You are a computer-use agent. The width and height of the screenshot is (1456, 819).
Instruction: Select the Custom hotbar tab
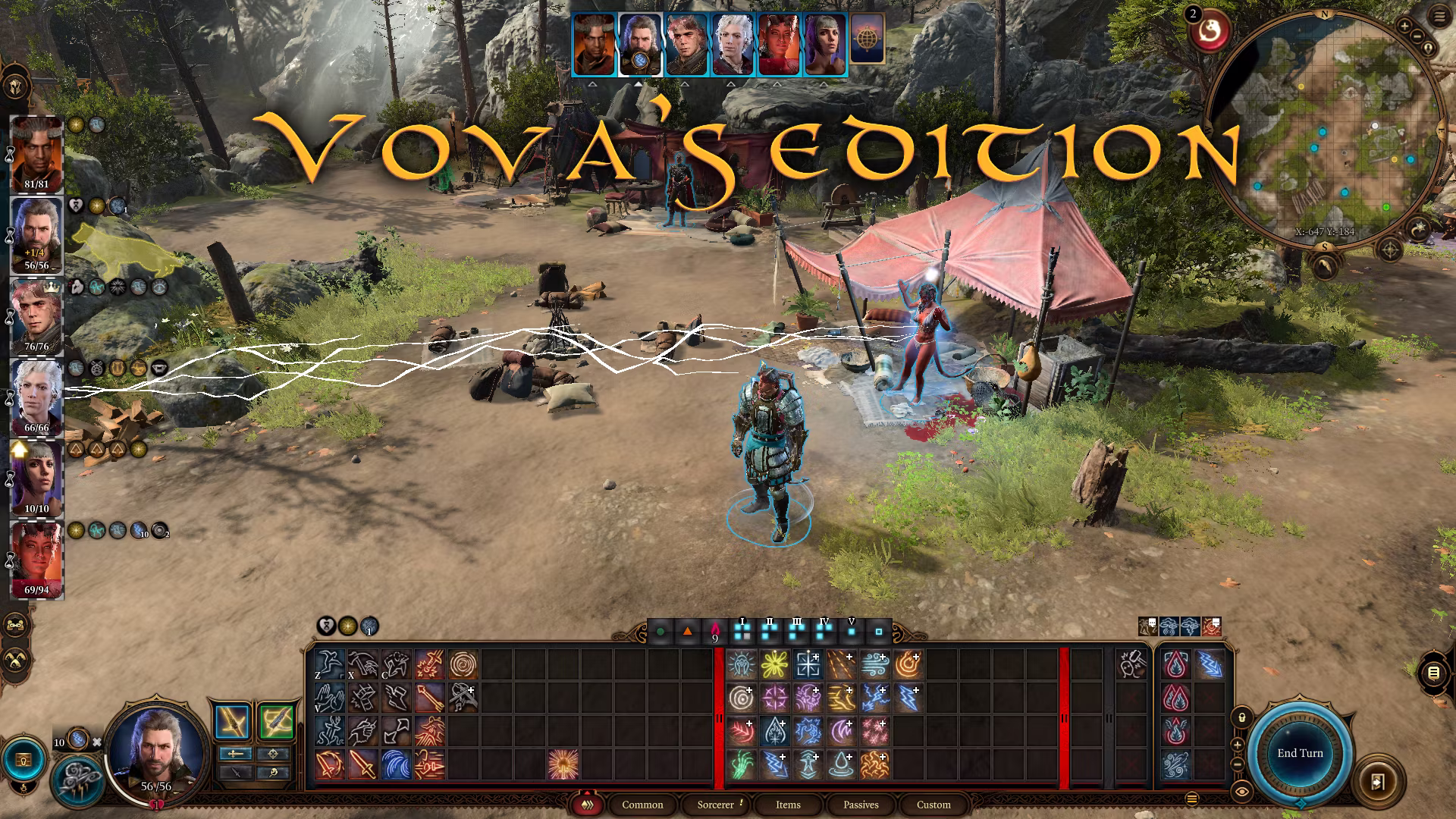pos(934,805)
